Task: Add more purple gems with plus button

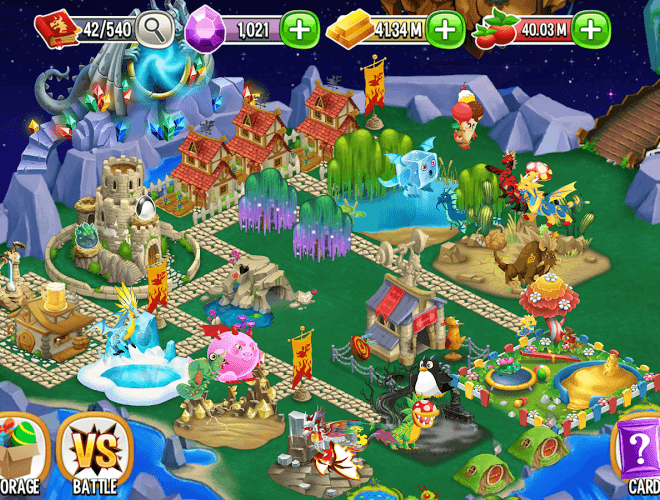Action: coord(300,30)
